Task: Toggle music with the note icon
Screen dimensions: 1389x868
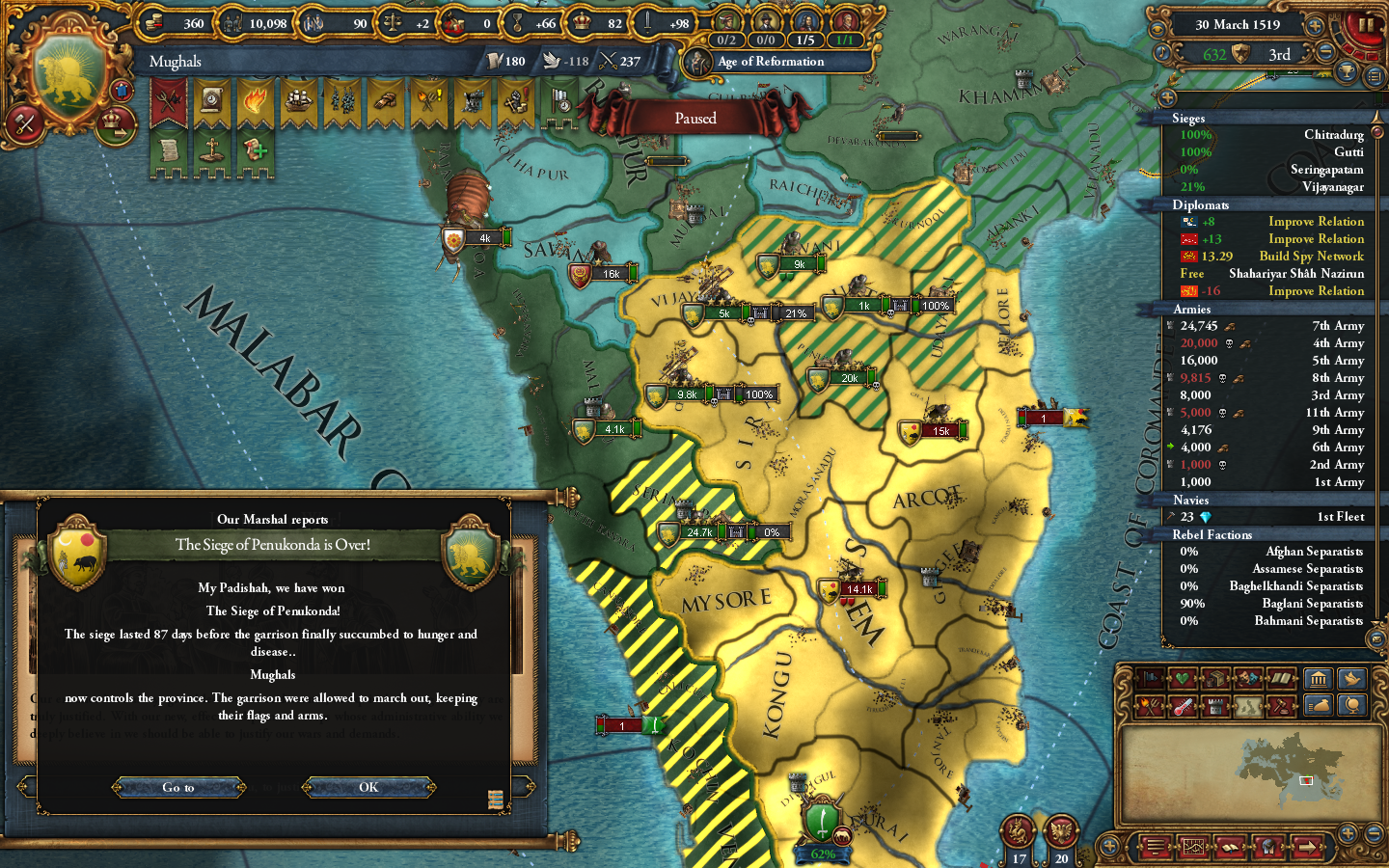Action: 1162,52
